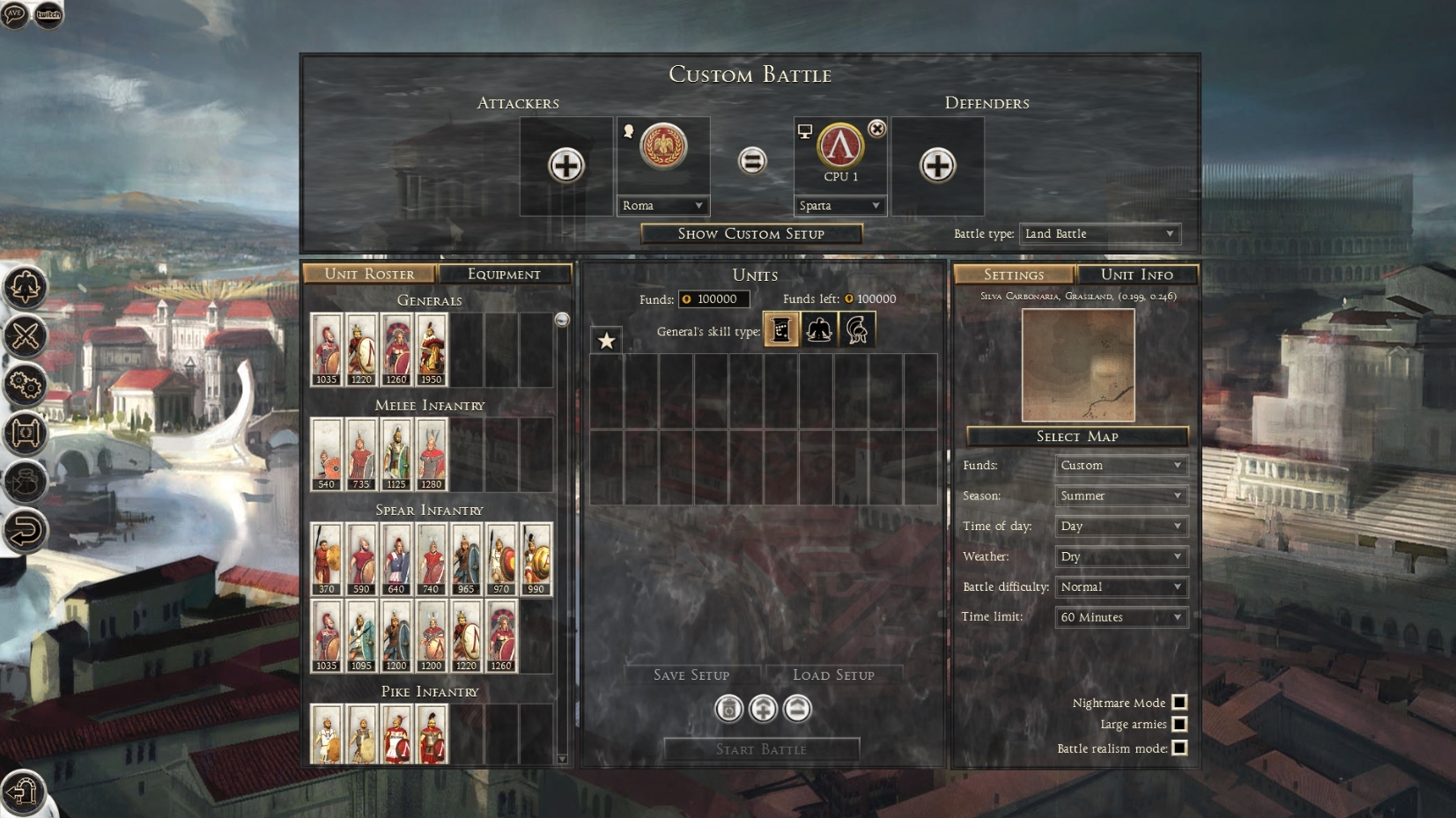Expand the Season dropdown

(1120, 496)
